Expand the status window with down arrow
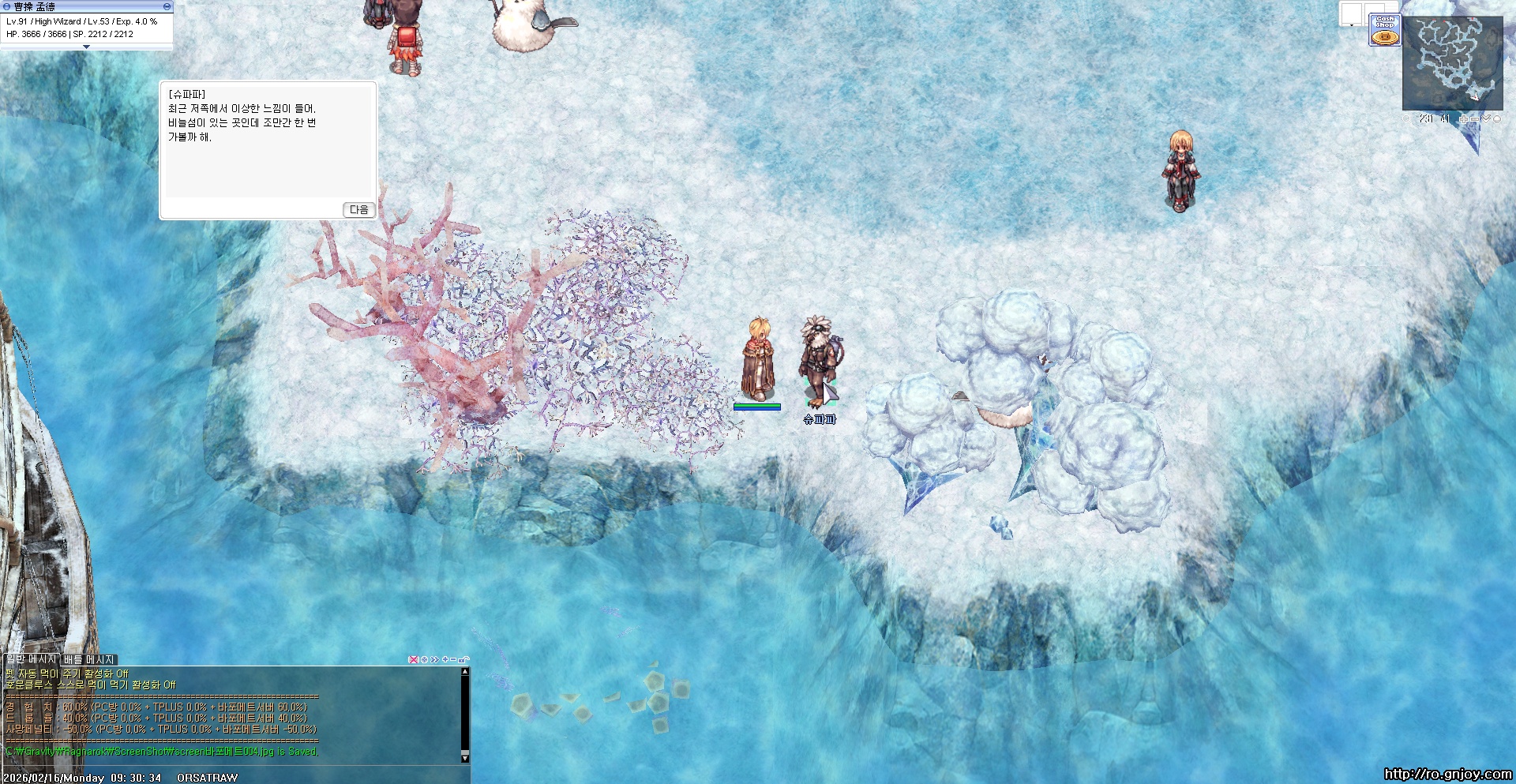The height and width of the screenshot is (784, 1516). (86, 47)
